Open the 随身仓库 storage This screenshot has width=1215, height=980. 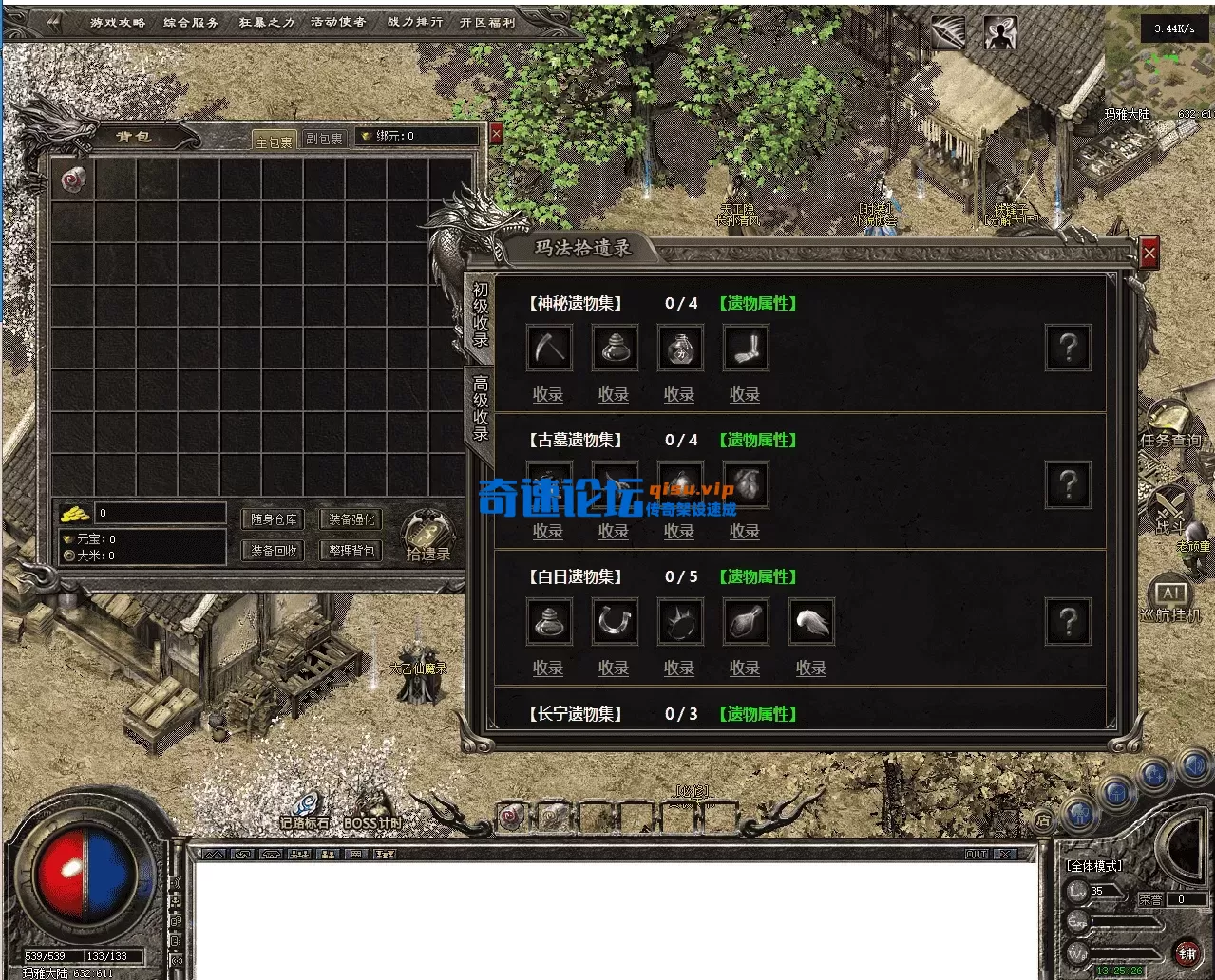[x=275, y=519]
